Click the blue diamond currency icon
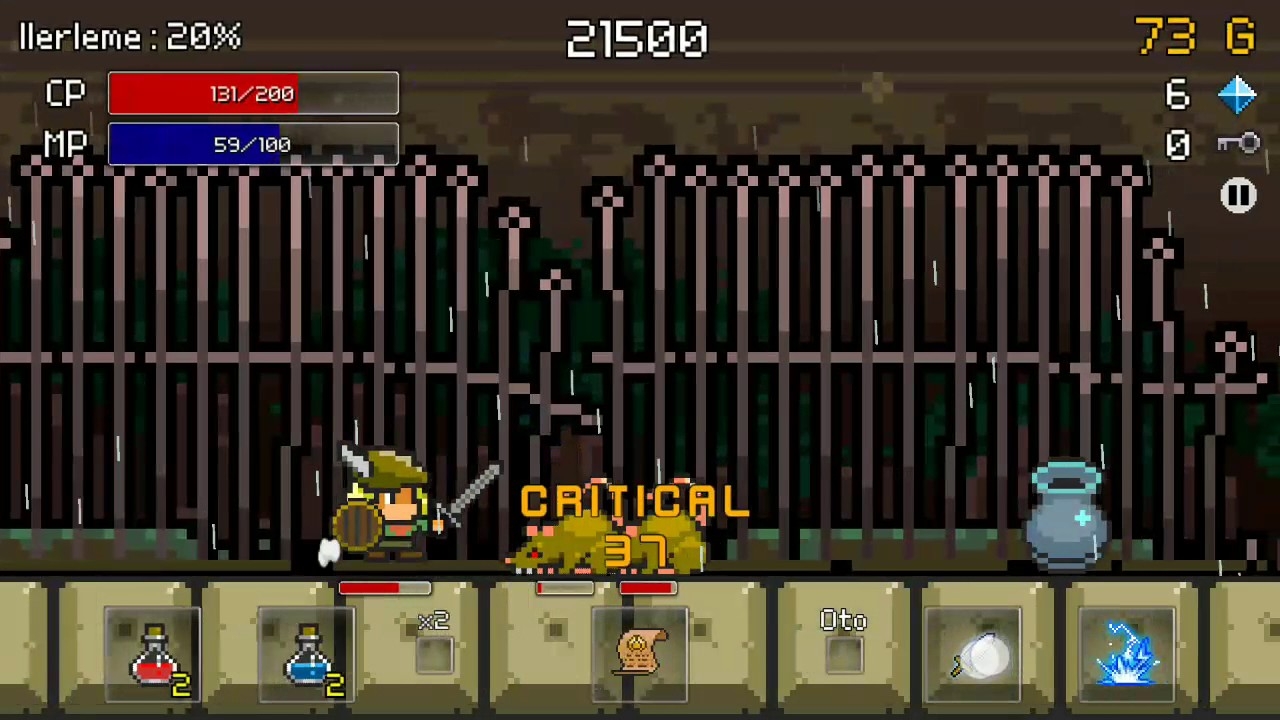 coord(1238,93)
